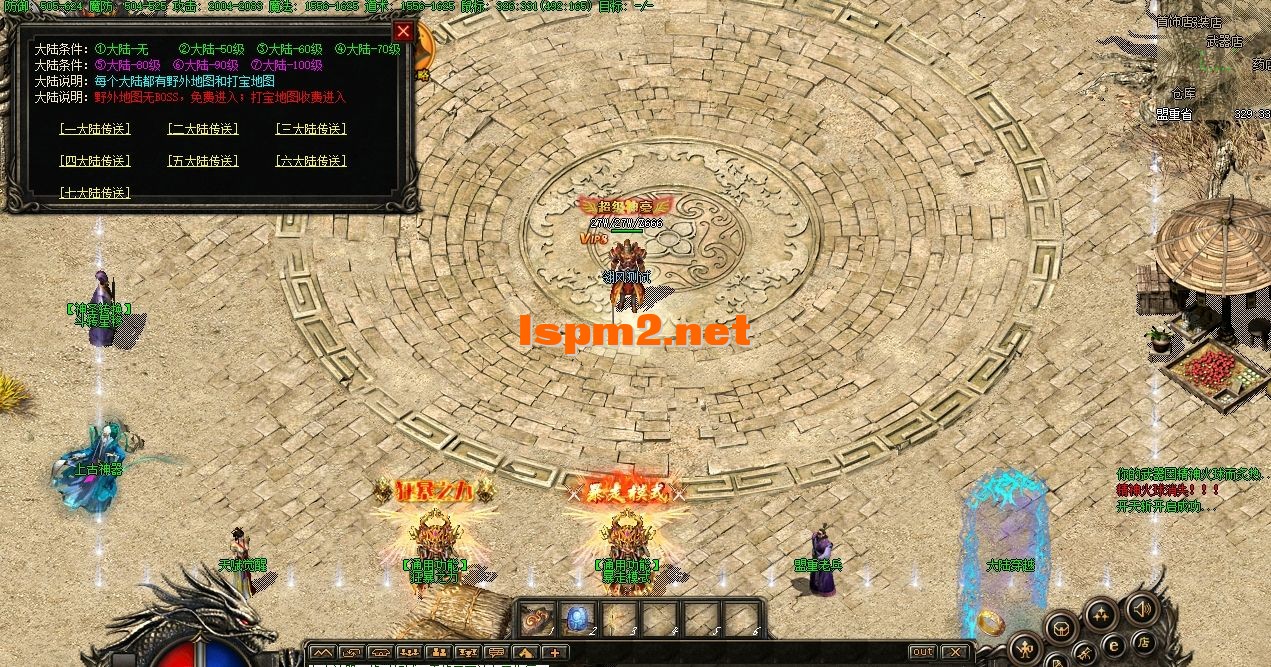Choose 六大陆传送 in the dialog
The height and width of the screenshot is (667, 1271).
click(310, 161)
